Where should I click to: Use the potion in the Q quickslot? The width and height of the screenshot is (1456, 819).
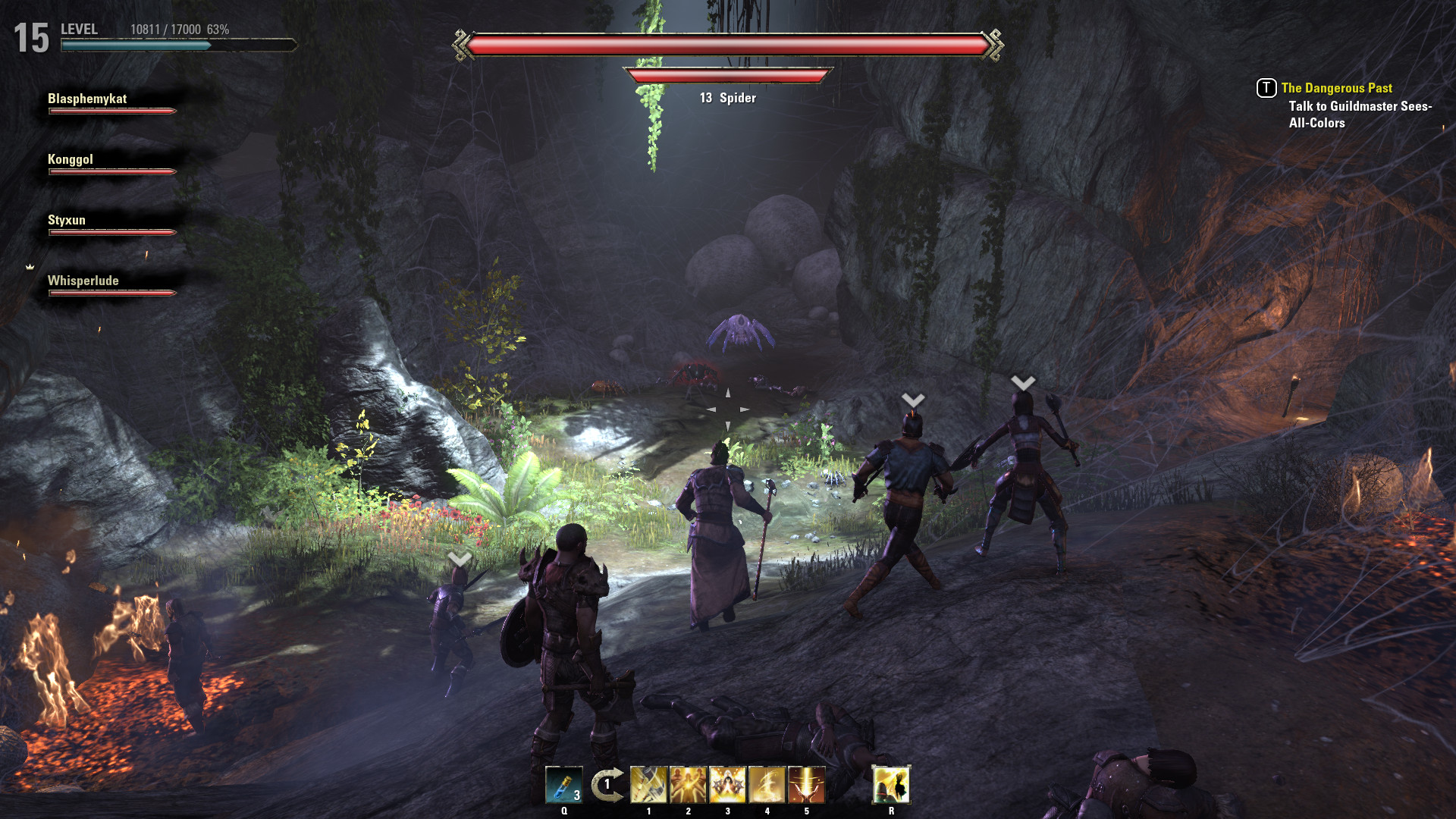(x=563, y=786)
